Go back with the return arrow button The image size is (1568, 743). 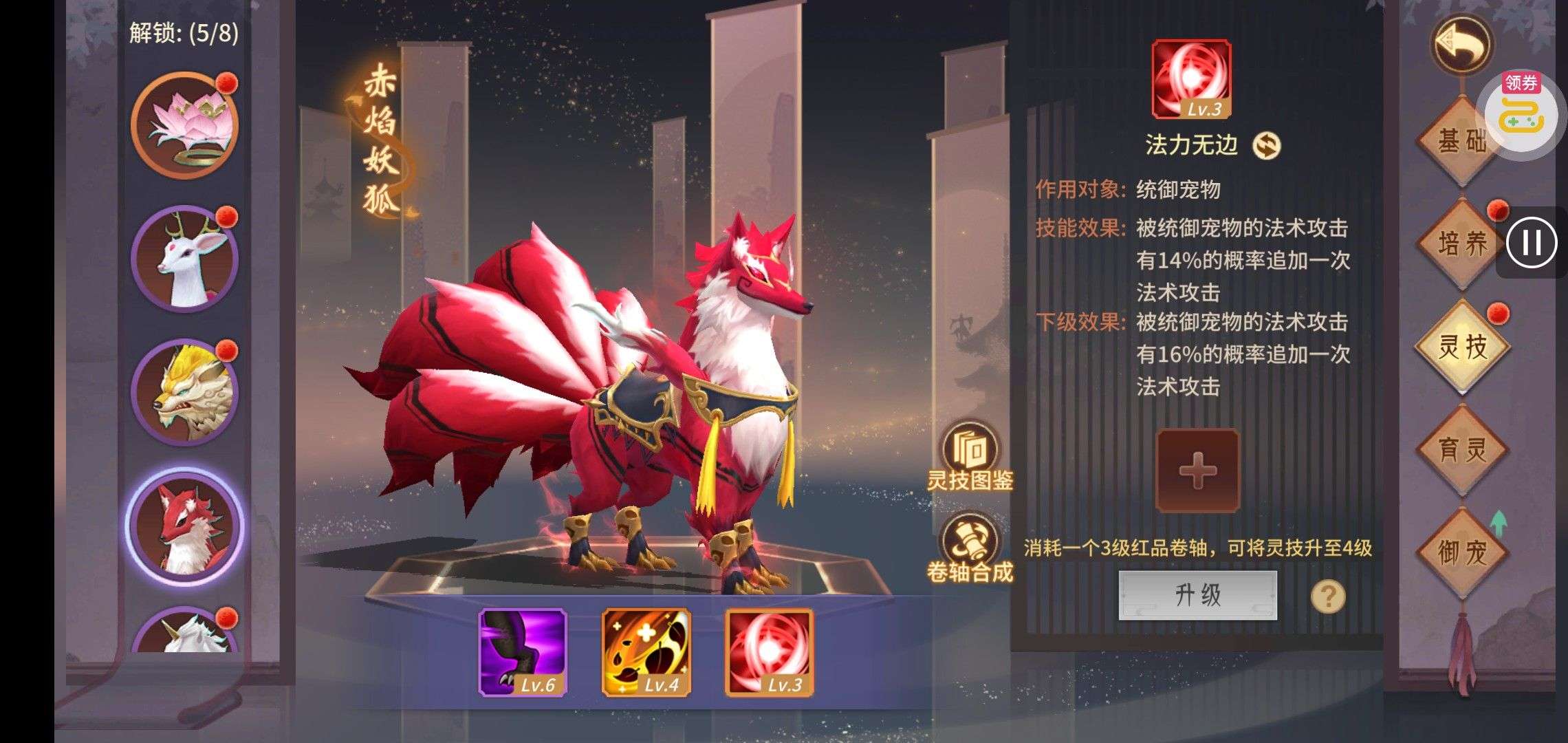tap(1461, 45)
